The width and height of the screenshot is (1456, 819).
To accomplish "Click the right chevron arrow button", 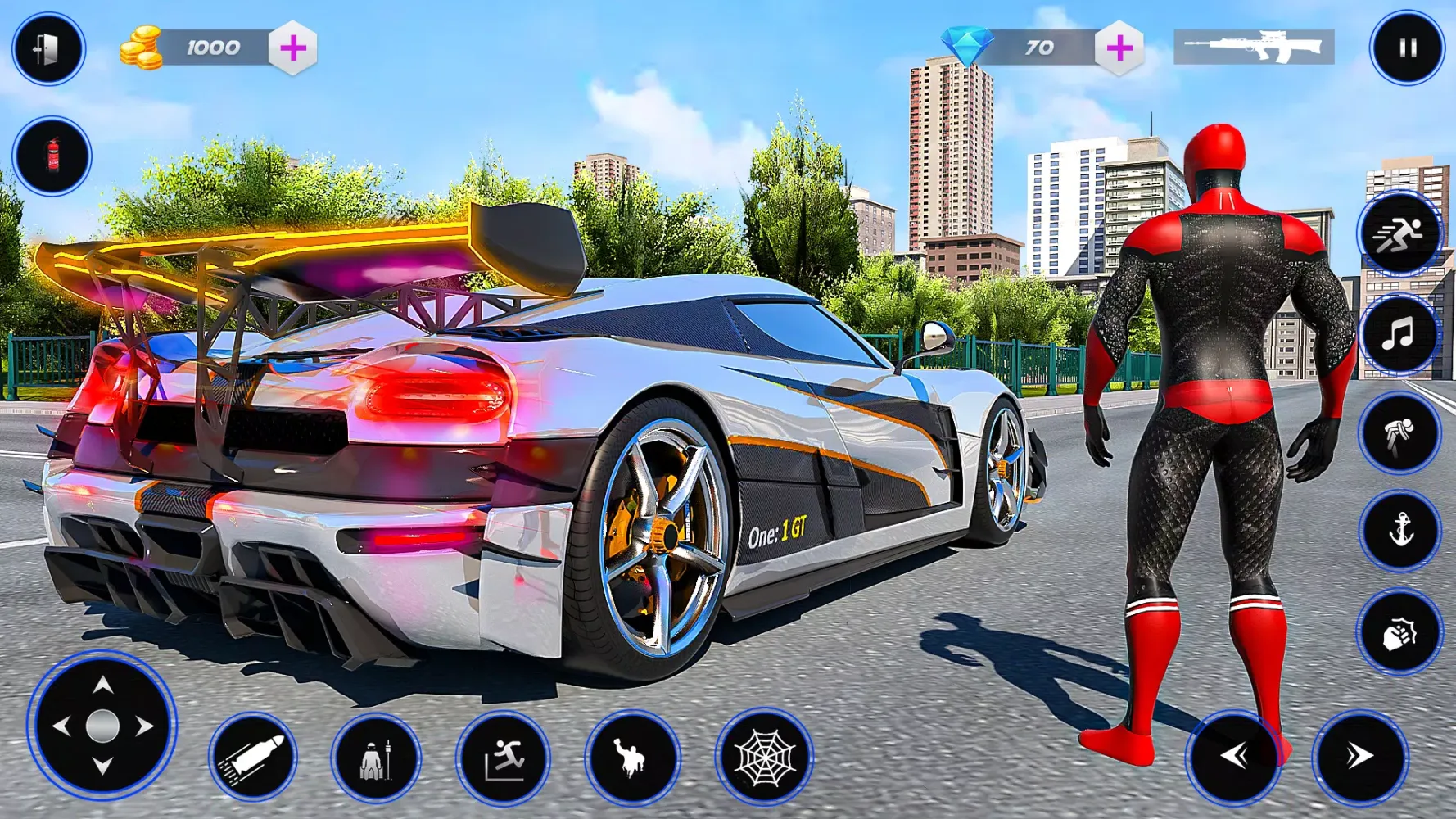I will pos(1359,756).
